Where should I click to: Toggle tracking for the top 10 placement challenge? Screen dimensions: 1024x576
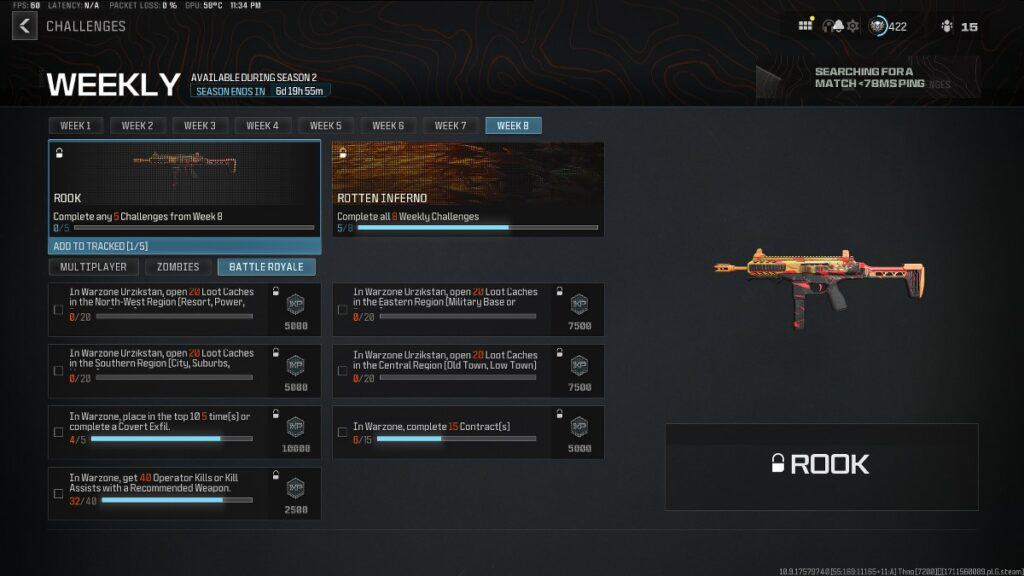point(58,432)
